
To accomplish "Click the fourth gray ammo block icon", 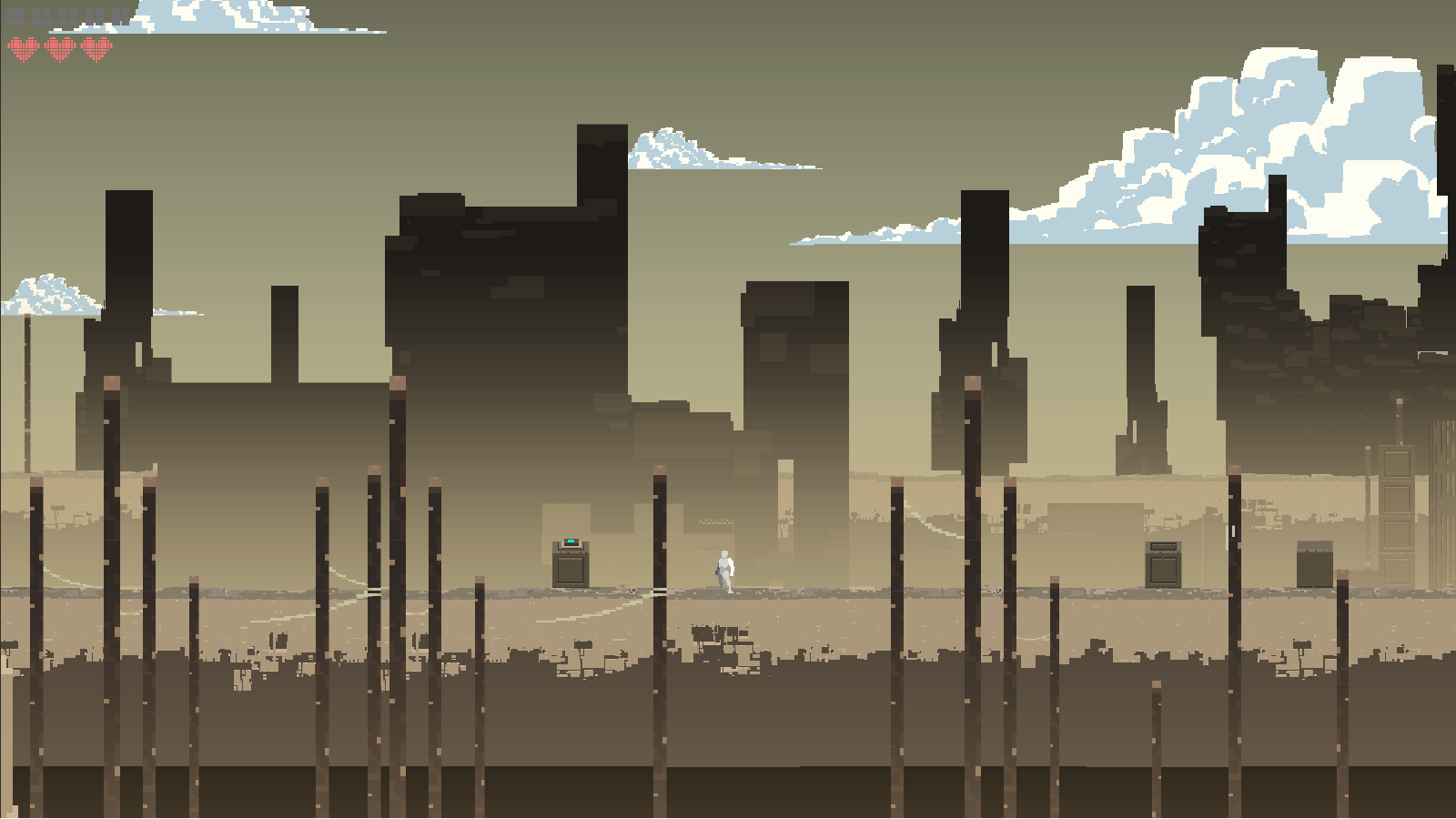I will tap(95, 16).
